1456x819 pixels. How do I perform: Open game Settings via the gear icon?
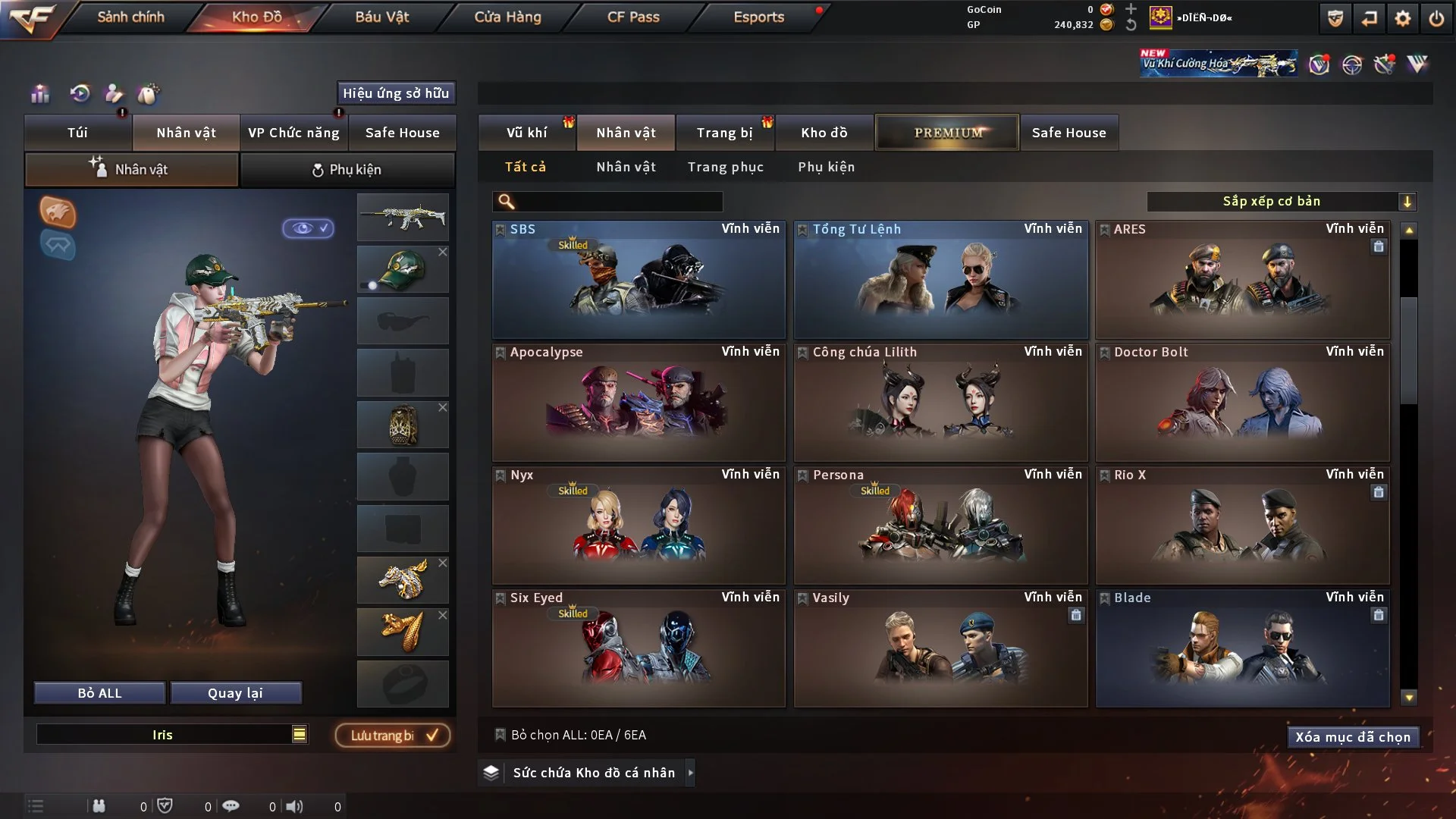pos(1404,19)
